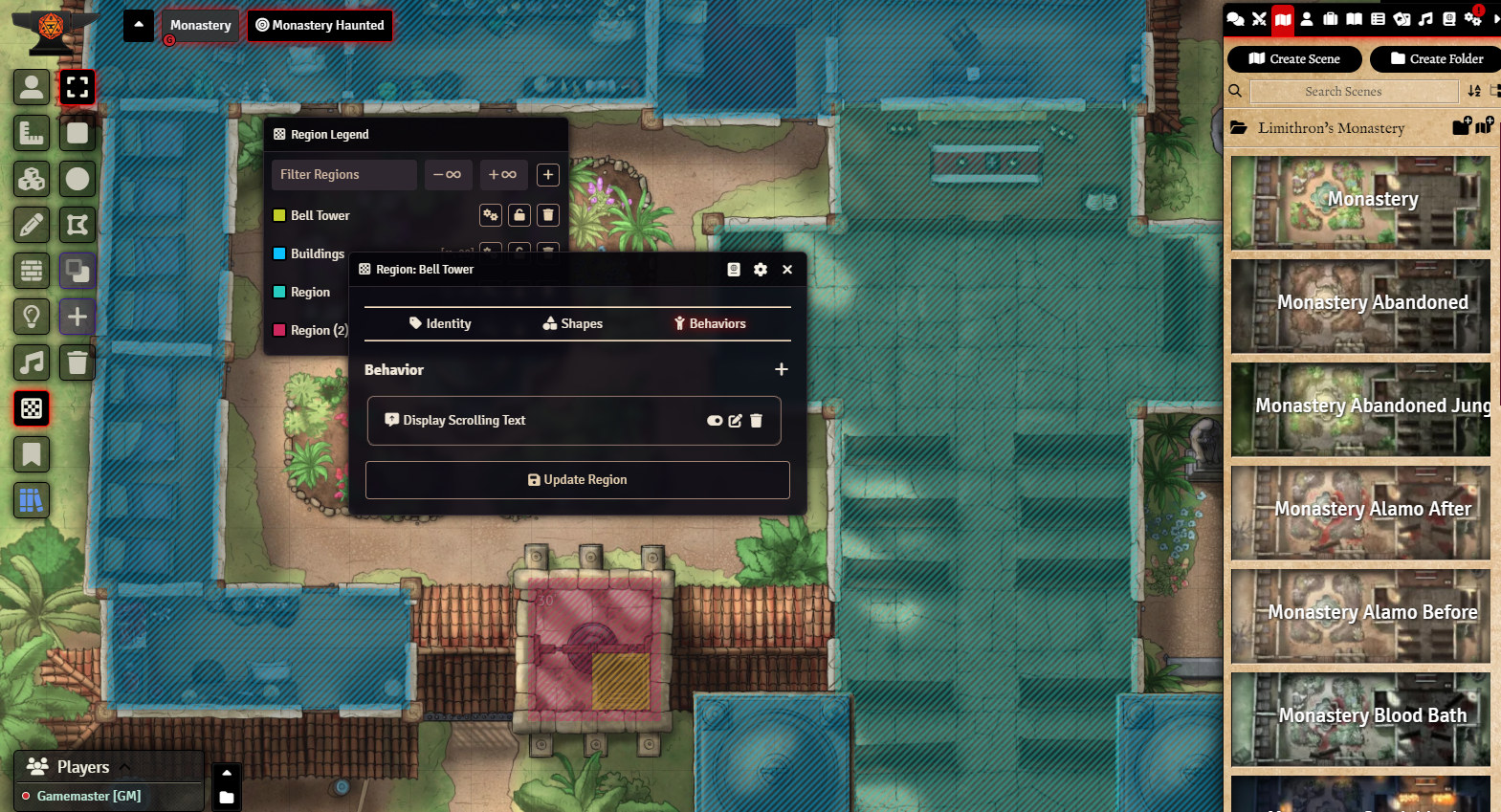Open the Identity tab

(x=440, y=324)
